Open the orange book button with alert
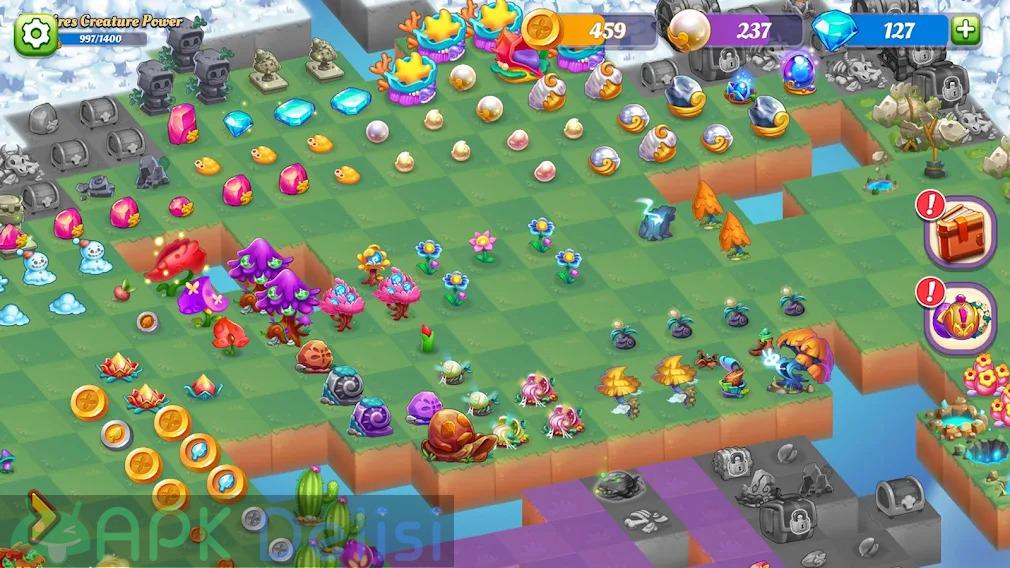Image resolution: width=1010 pixels, height=568 pixels. 959,234
